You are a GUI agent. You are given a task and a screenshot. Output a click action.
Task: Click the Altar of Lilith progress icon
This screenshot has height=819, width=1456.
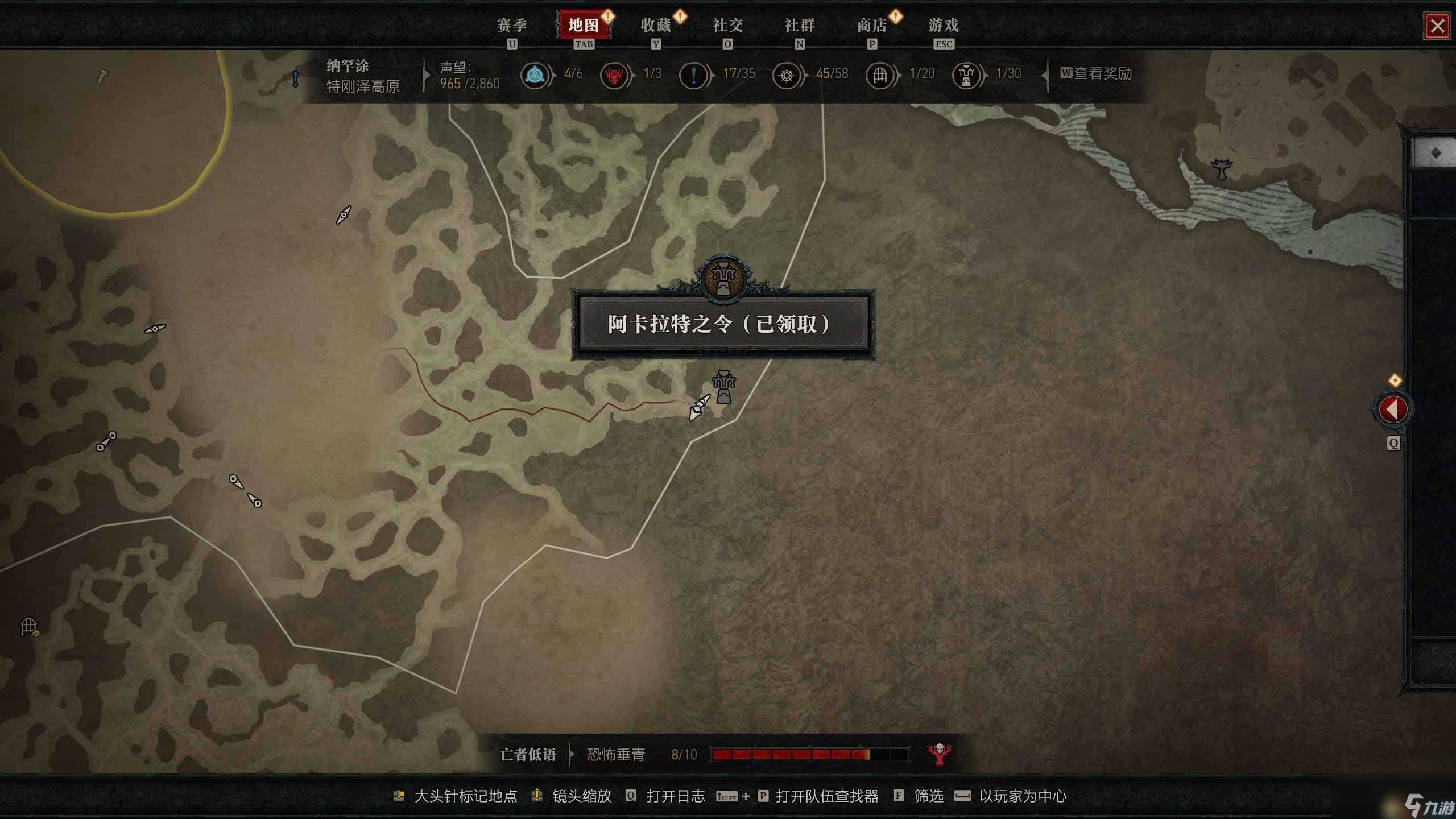click(966, 75)
